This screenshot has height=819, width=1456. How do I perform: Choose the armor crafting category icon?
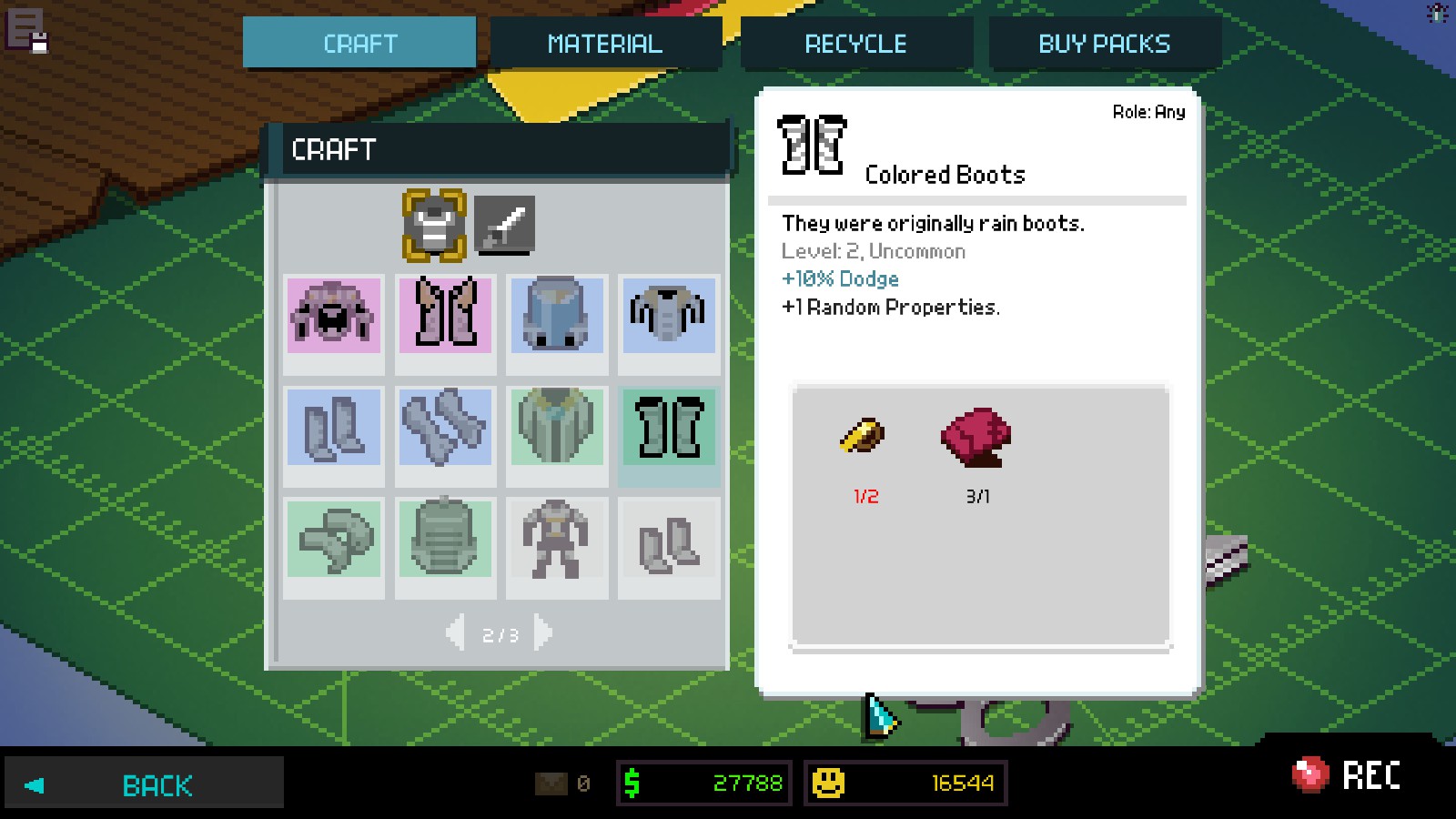[x=434, y=225]
